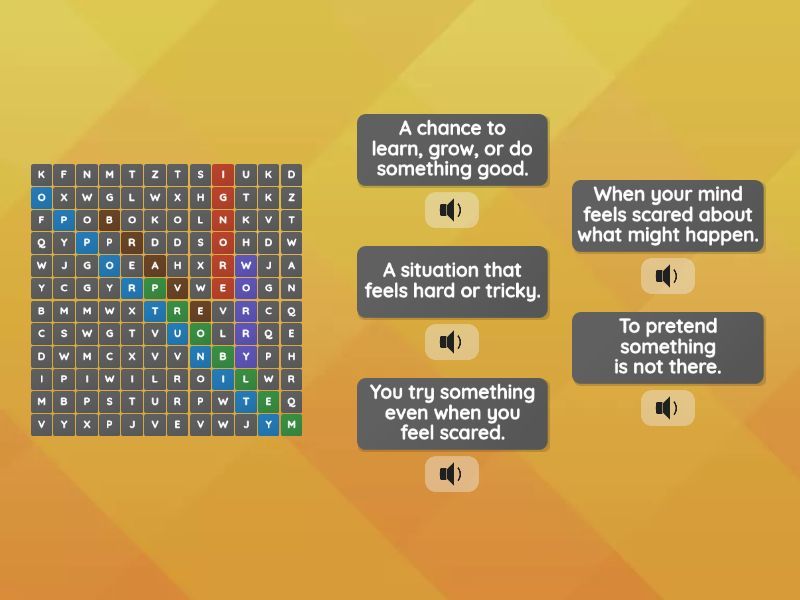Choose the 'A situation that feels hard' clue
This screenshot has width=800, height=600.
[x=452, y=281]
